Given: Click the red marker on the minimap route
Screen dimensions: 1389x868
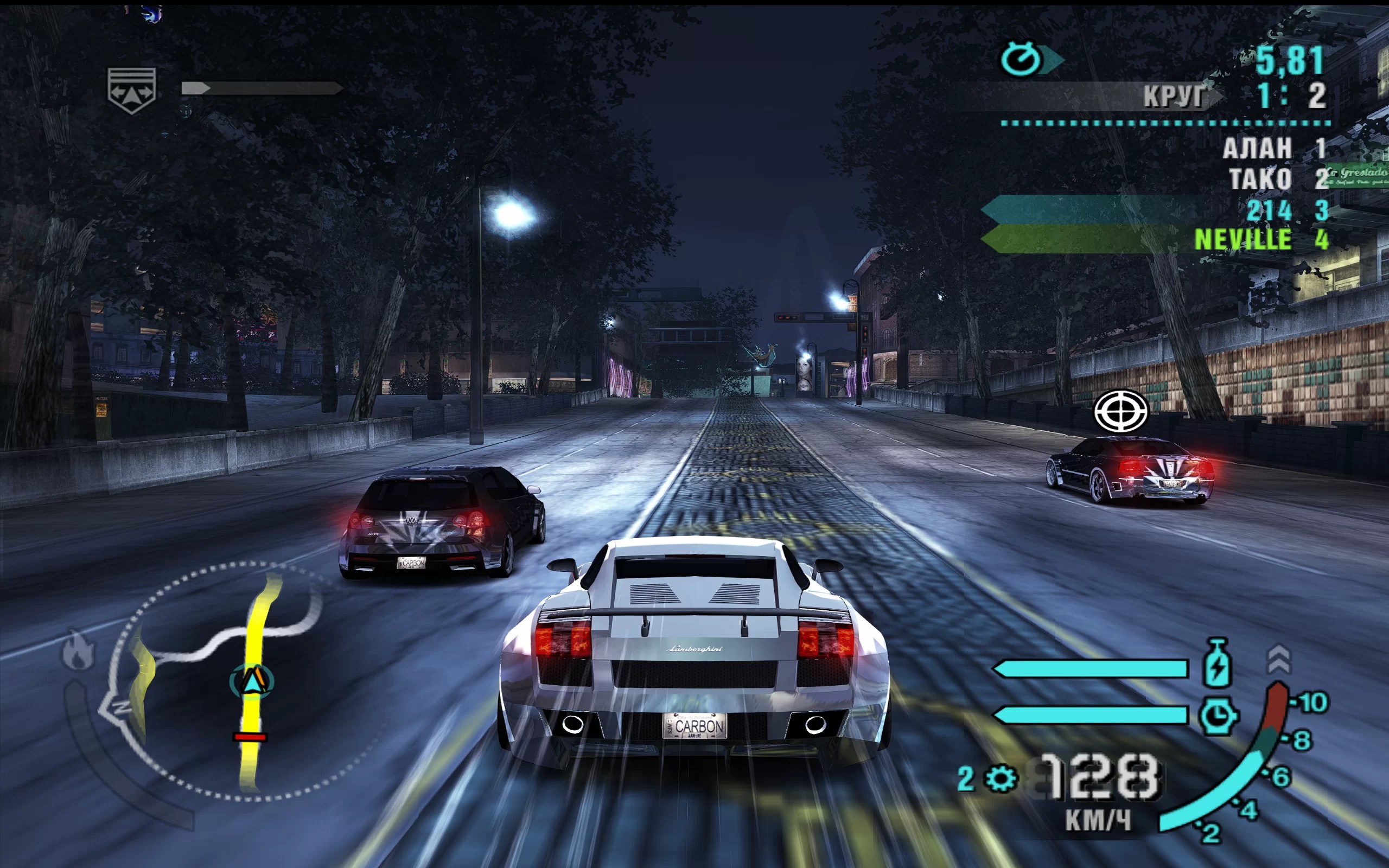Looking at the screenshot, I should pos(250,737).
